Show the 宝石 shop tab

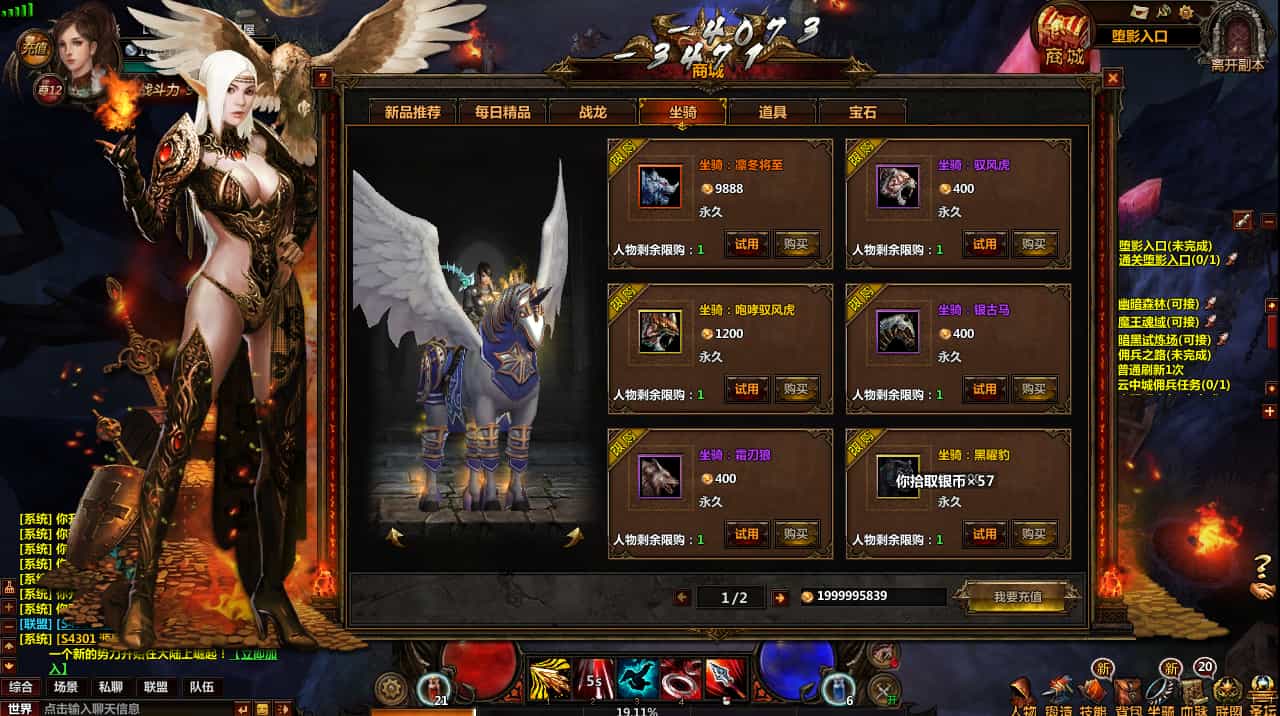coord(862,112)
